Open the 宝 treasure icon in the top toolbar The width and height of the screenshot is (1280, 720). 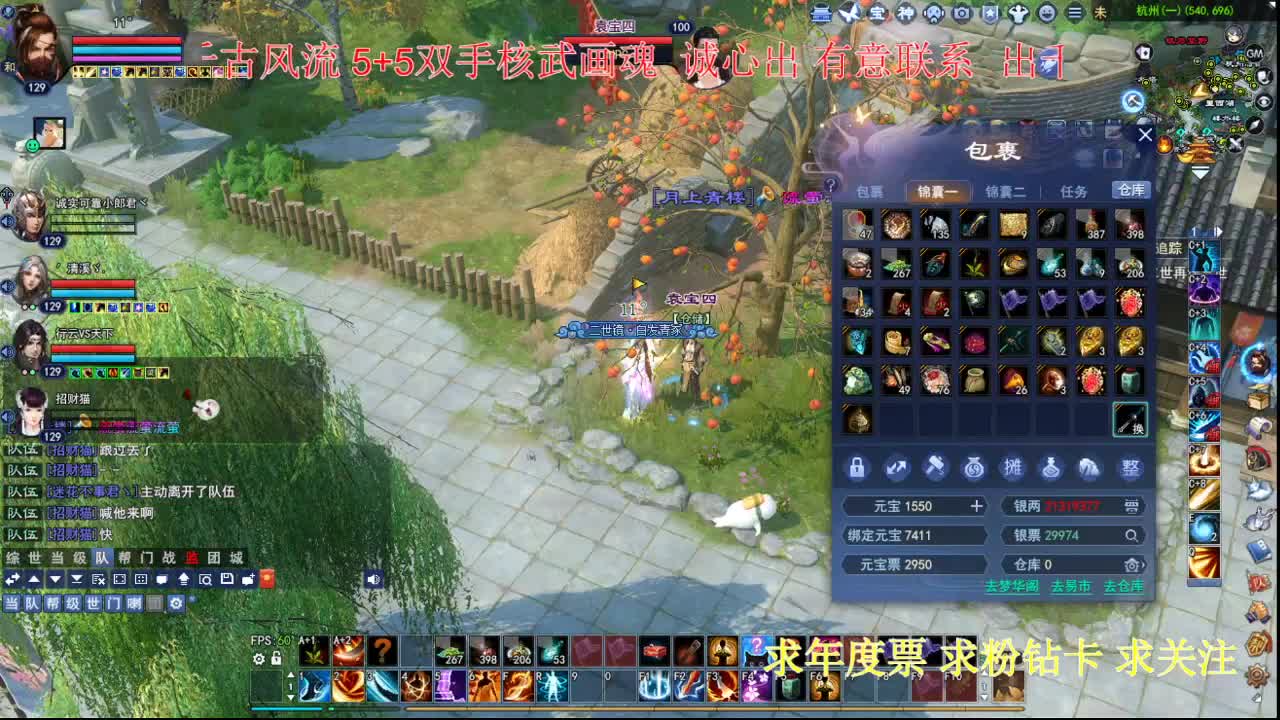[x=878, y=13]
